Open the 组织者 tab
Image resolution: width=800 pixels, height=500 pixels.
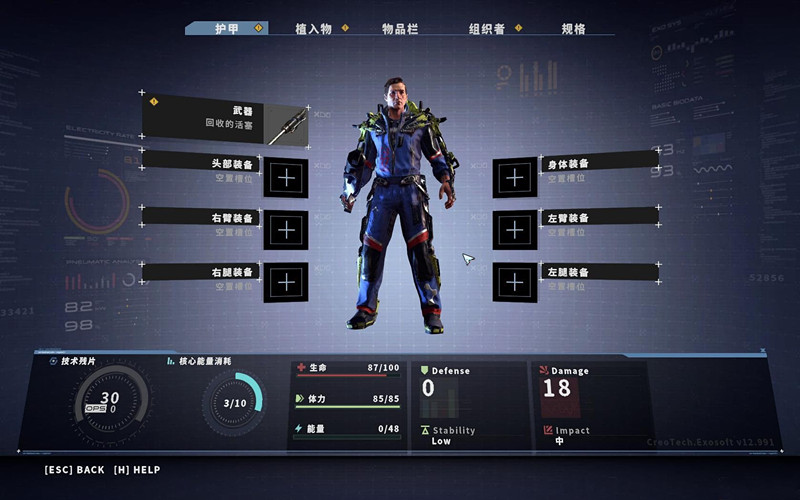tap(487, 29)
